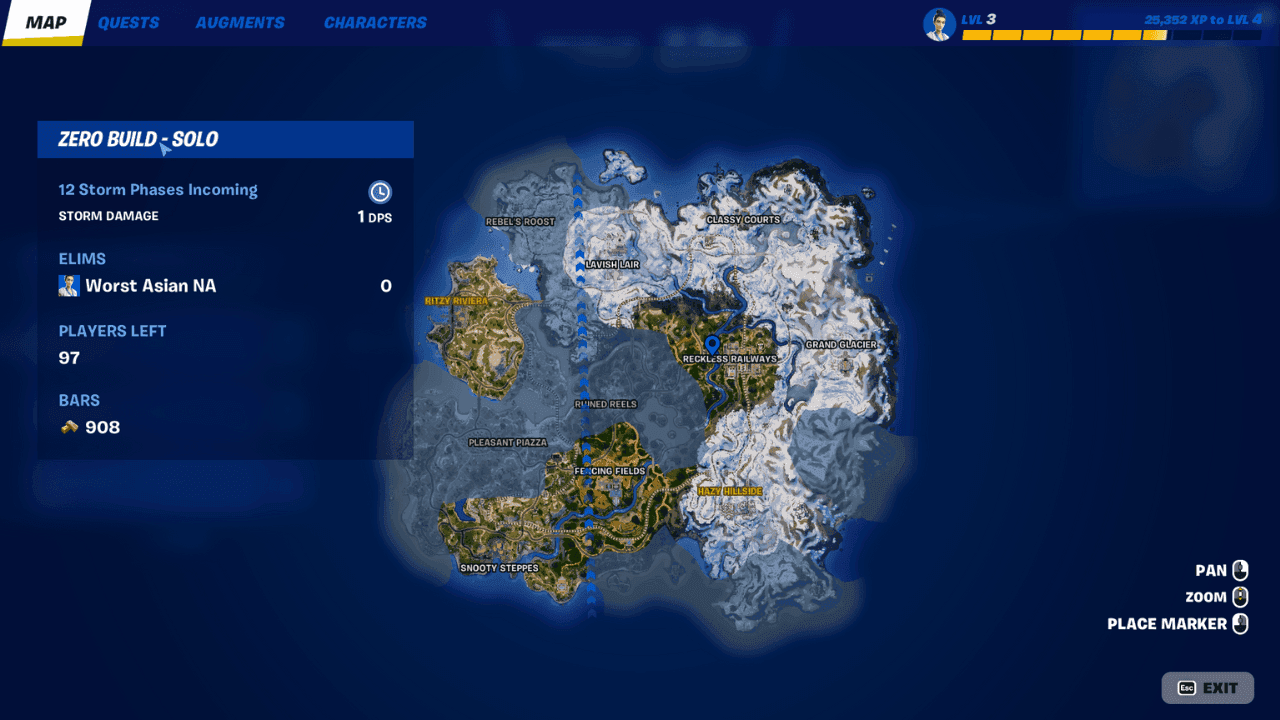This screenshot has height=720, width=1280.
Task: Switch to the CHARACTERS tab
Action: (x=375, y=22)
